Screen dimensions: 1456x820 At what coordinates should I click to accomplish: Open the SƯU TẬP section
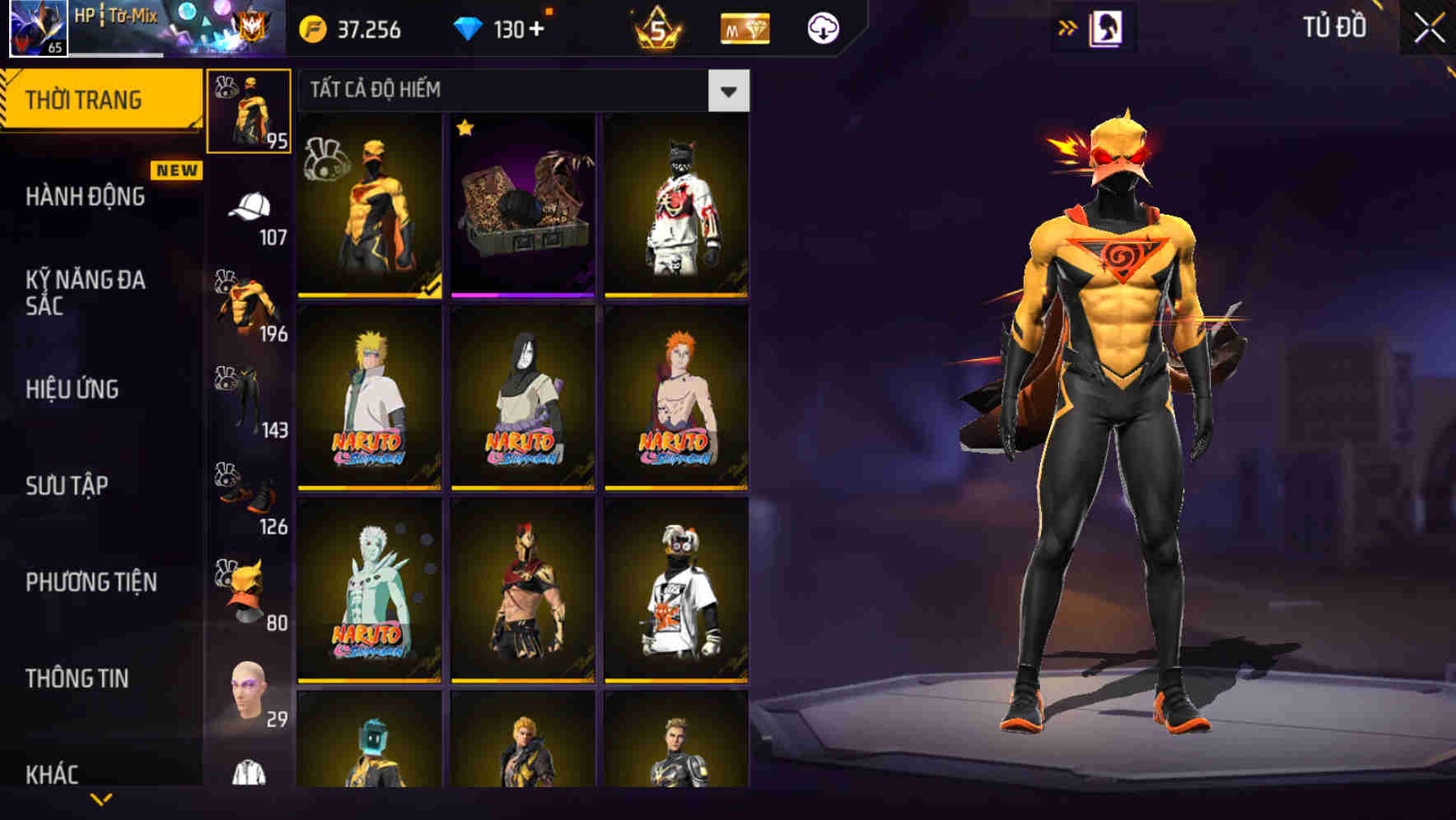click(x=66, y=487)
